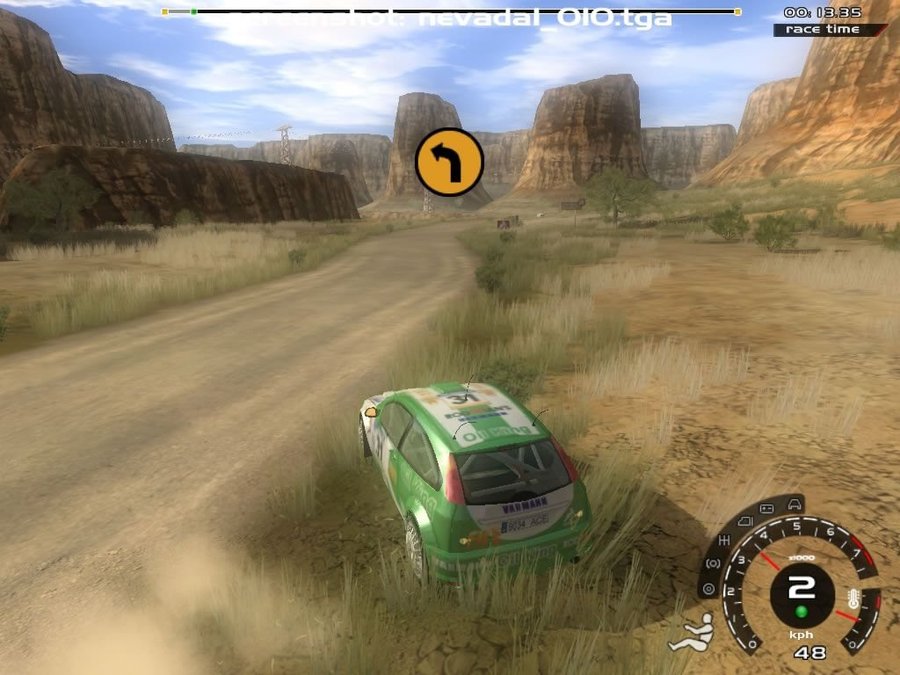The height and width of the screenshot is (675, 900).
Task: Click the green marker on stage progress bar
Action: pos(193,12)
